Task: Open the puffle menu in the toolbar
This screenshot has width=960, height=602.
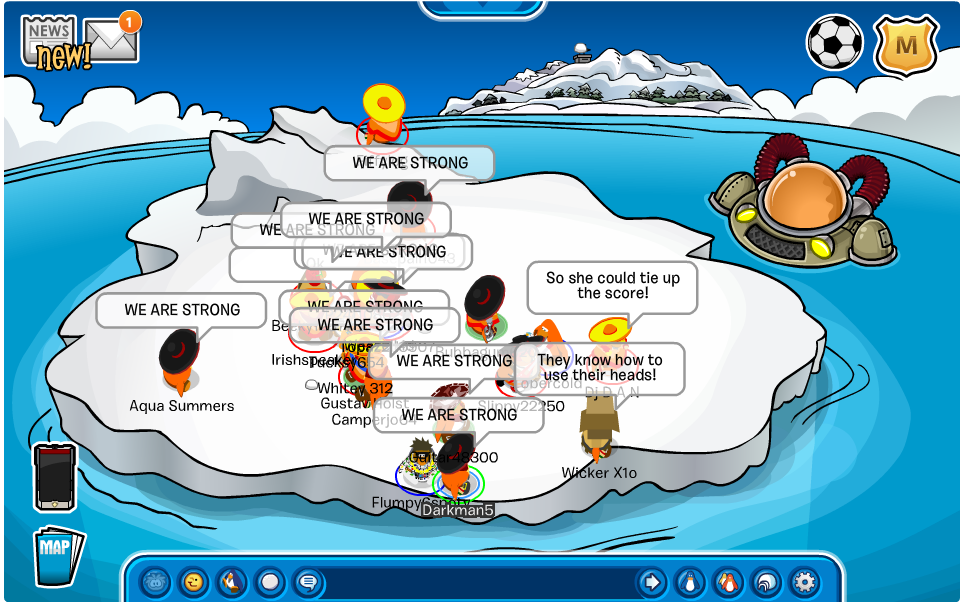Action: 155,581
